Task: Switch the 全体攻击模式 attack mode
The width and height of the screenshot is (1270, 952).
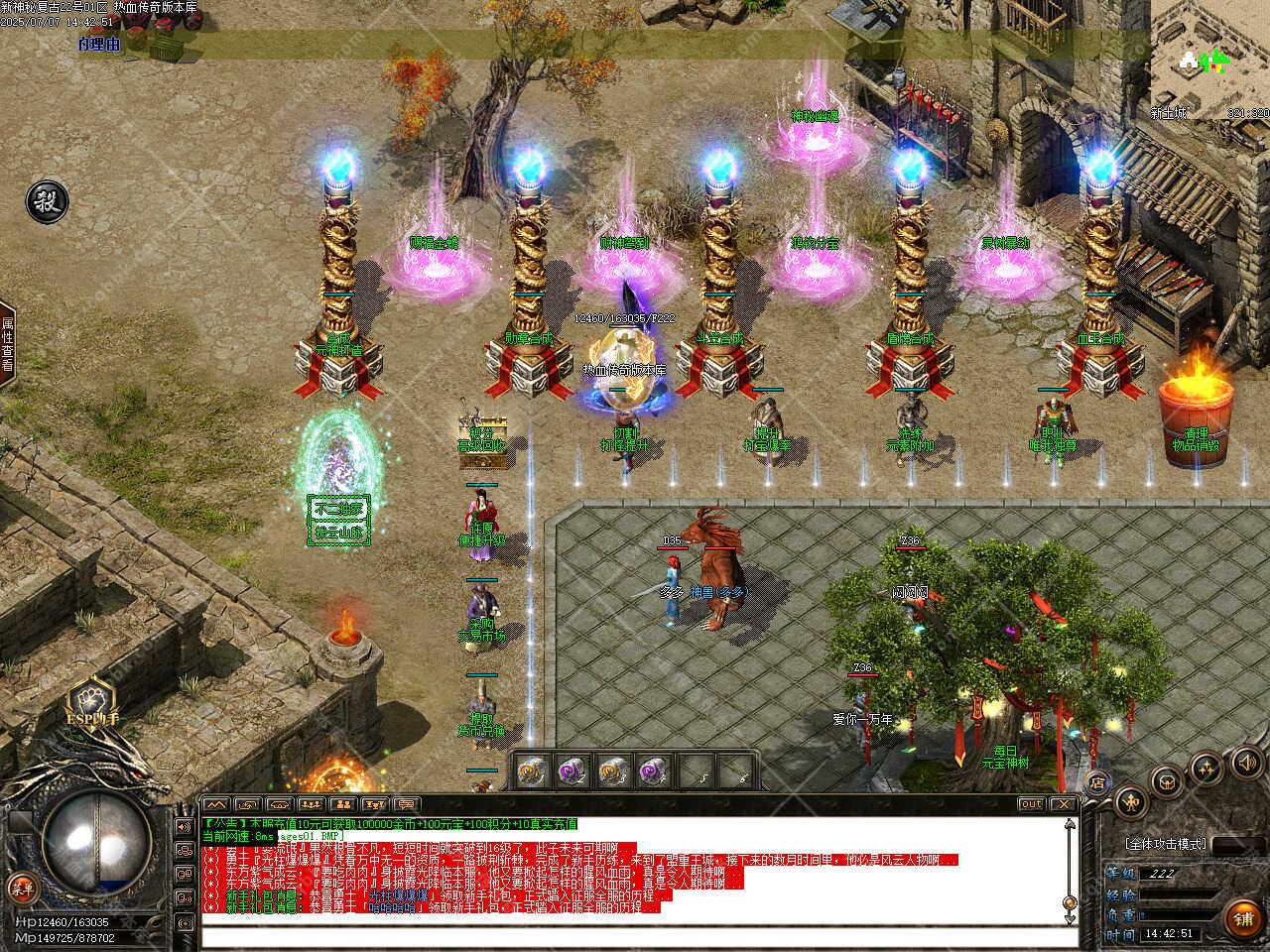Action: [1166, 844]
